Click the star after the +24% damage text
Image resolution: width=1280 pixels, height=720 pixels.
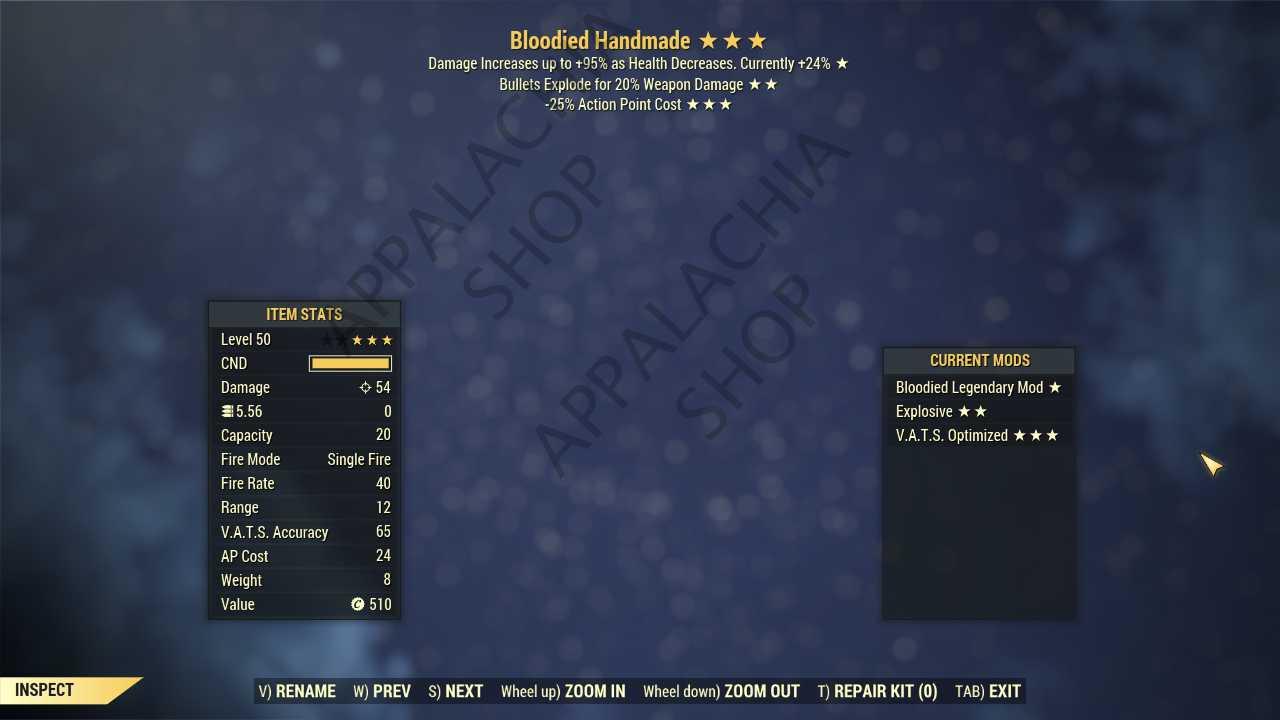pos(841,63)
